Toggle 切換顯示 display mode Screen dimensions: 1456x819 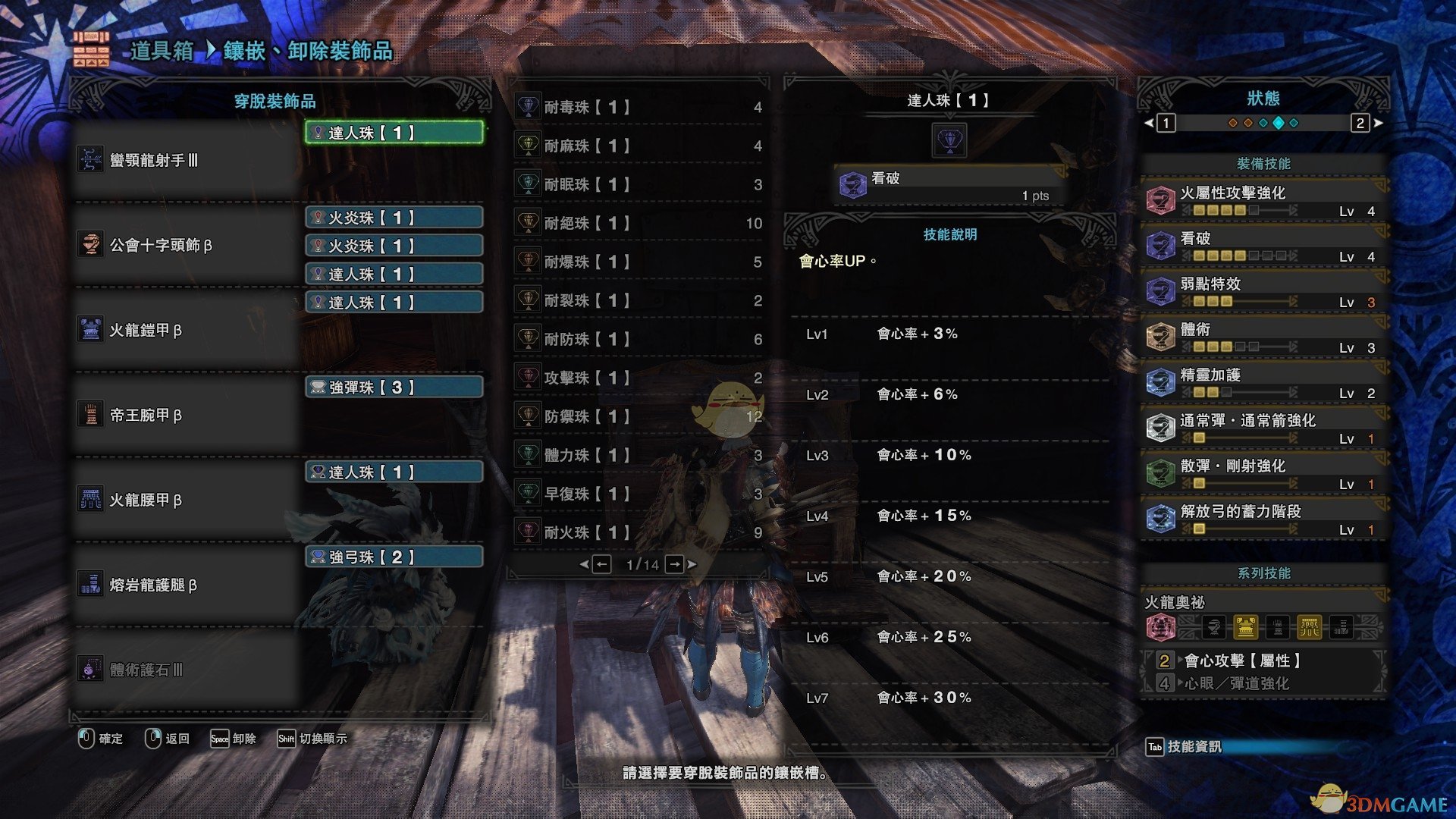pos(312,739)
